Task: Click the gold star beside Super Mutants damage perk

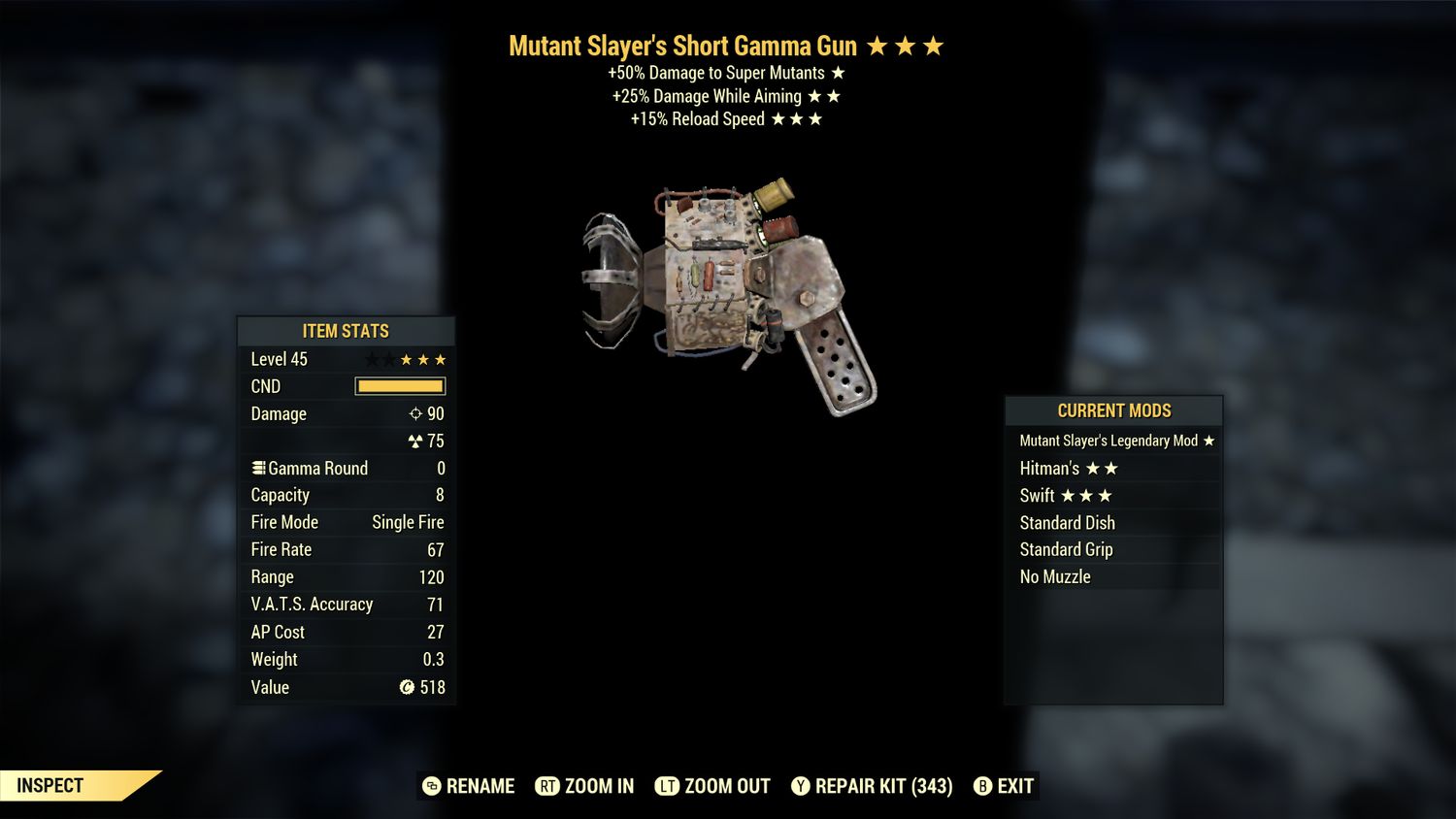Action: [x=839, y=72]
